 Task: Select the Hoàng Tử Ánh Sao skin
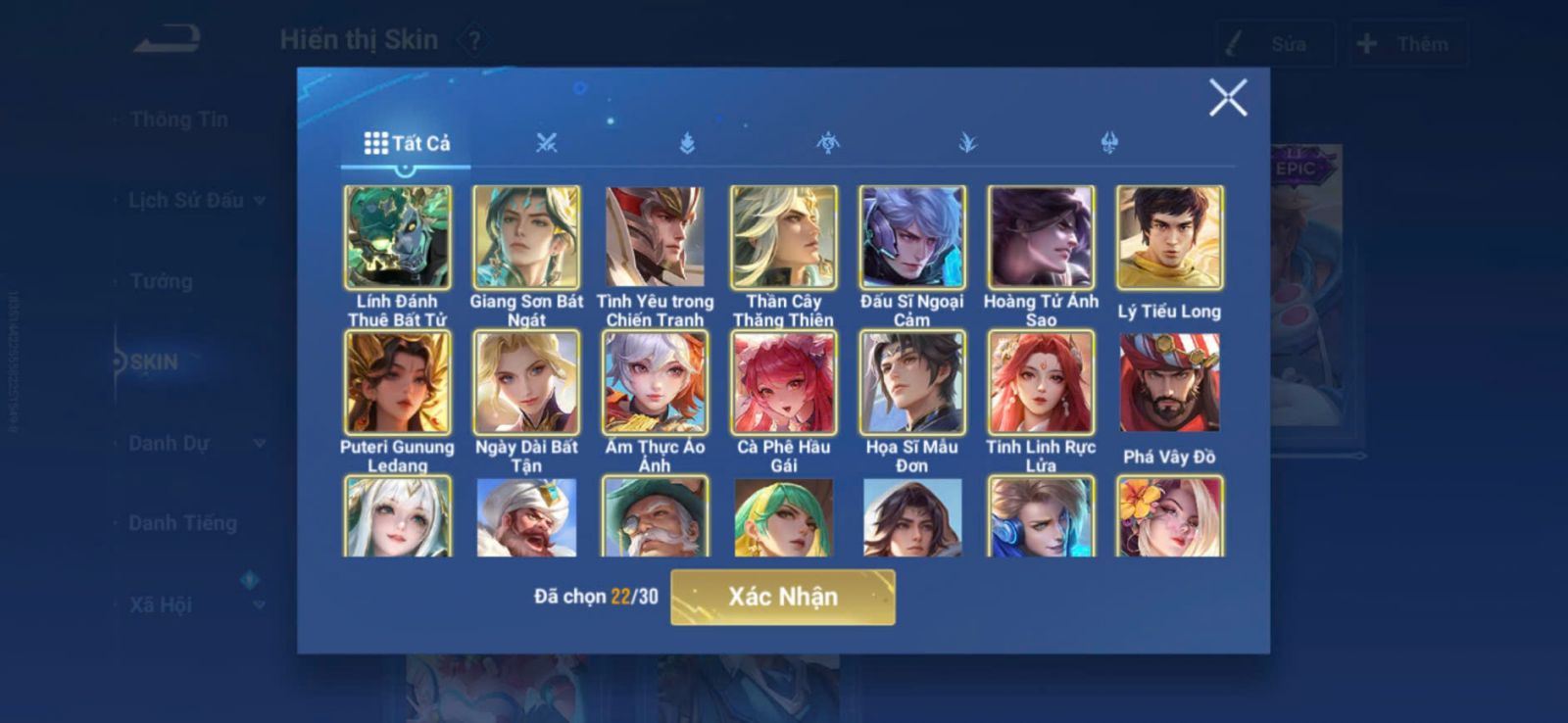click(x=1041, y=237)
